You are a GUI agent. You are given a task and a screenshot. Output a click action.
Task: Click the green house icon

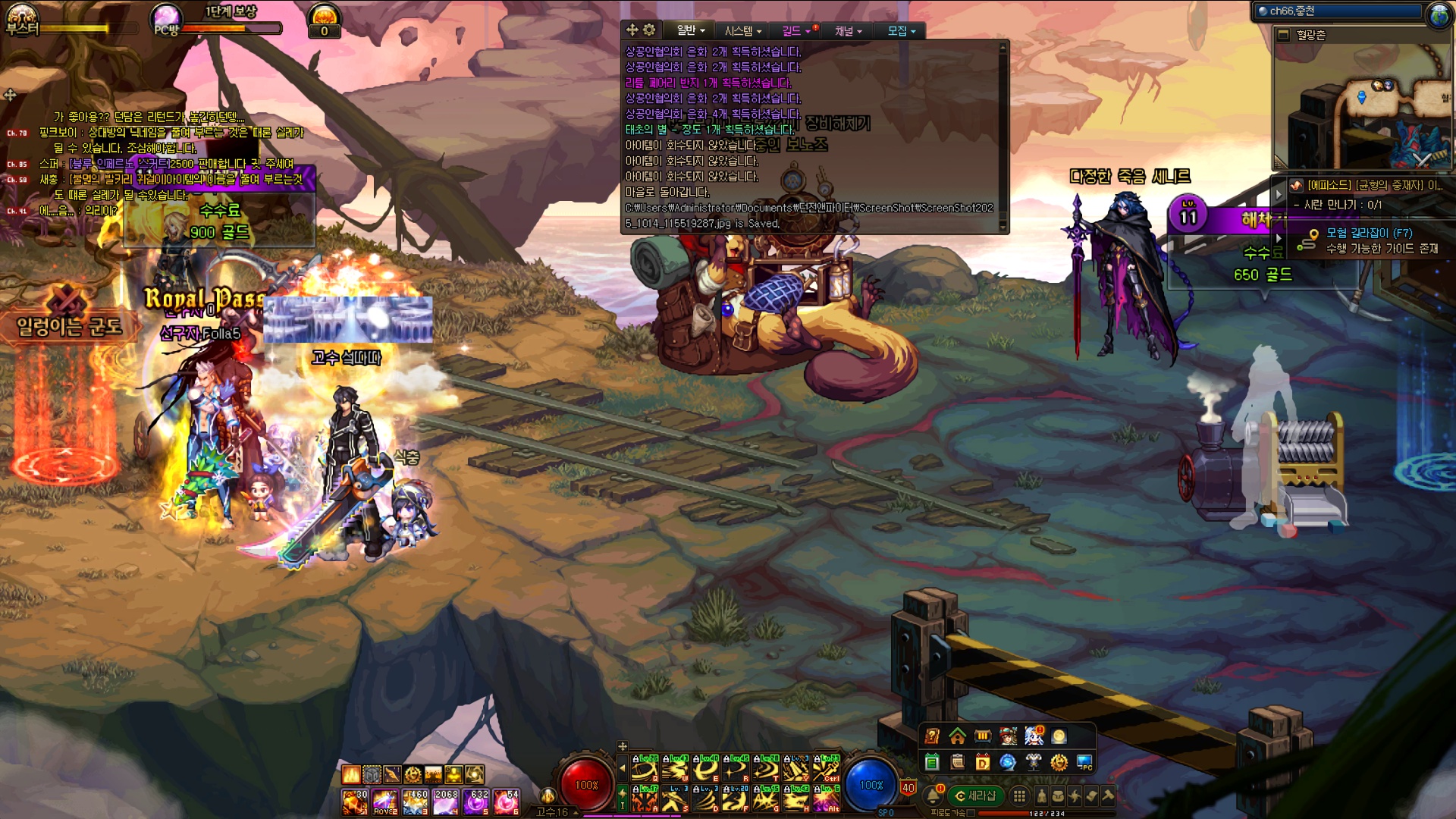tap(957, 736)
